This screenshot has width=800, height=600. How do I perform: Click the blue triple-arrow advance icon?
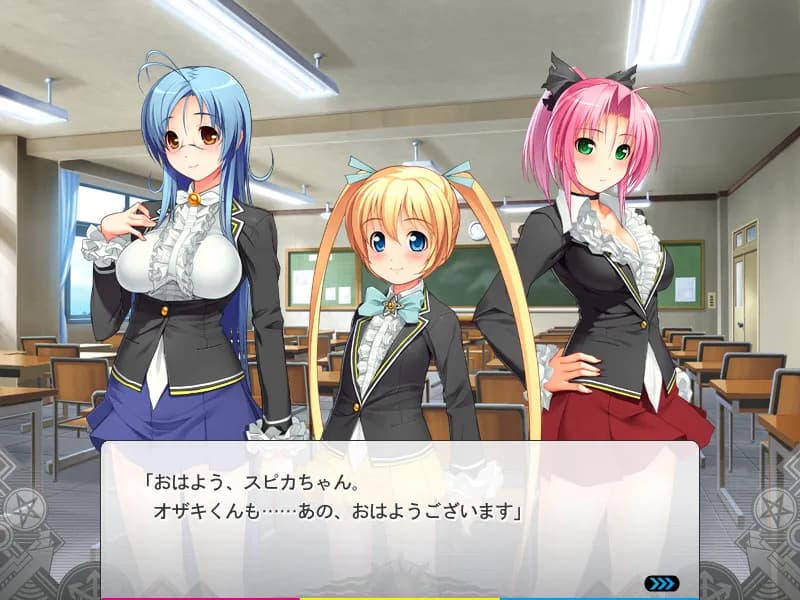pos(661,583)
